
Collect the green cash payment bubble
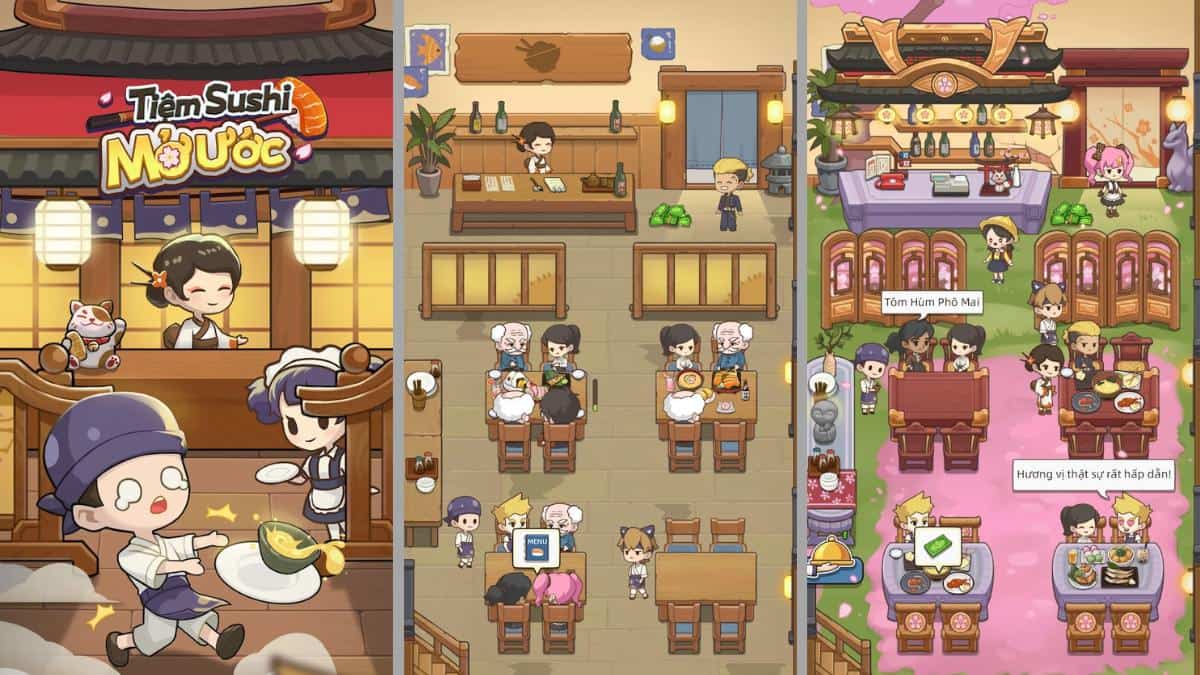point(937,547)
